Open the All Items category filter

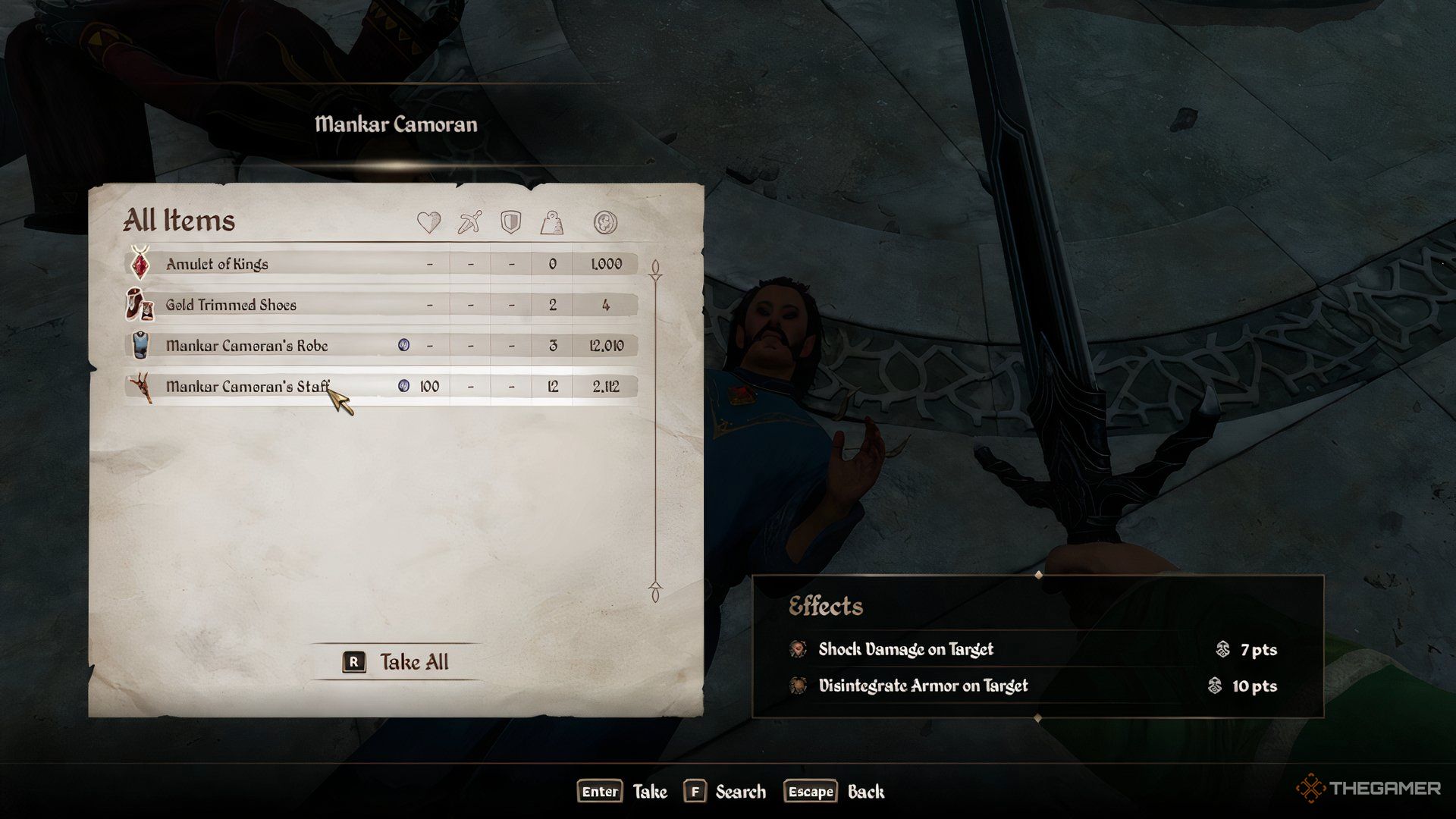point(179,221)
